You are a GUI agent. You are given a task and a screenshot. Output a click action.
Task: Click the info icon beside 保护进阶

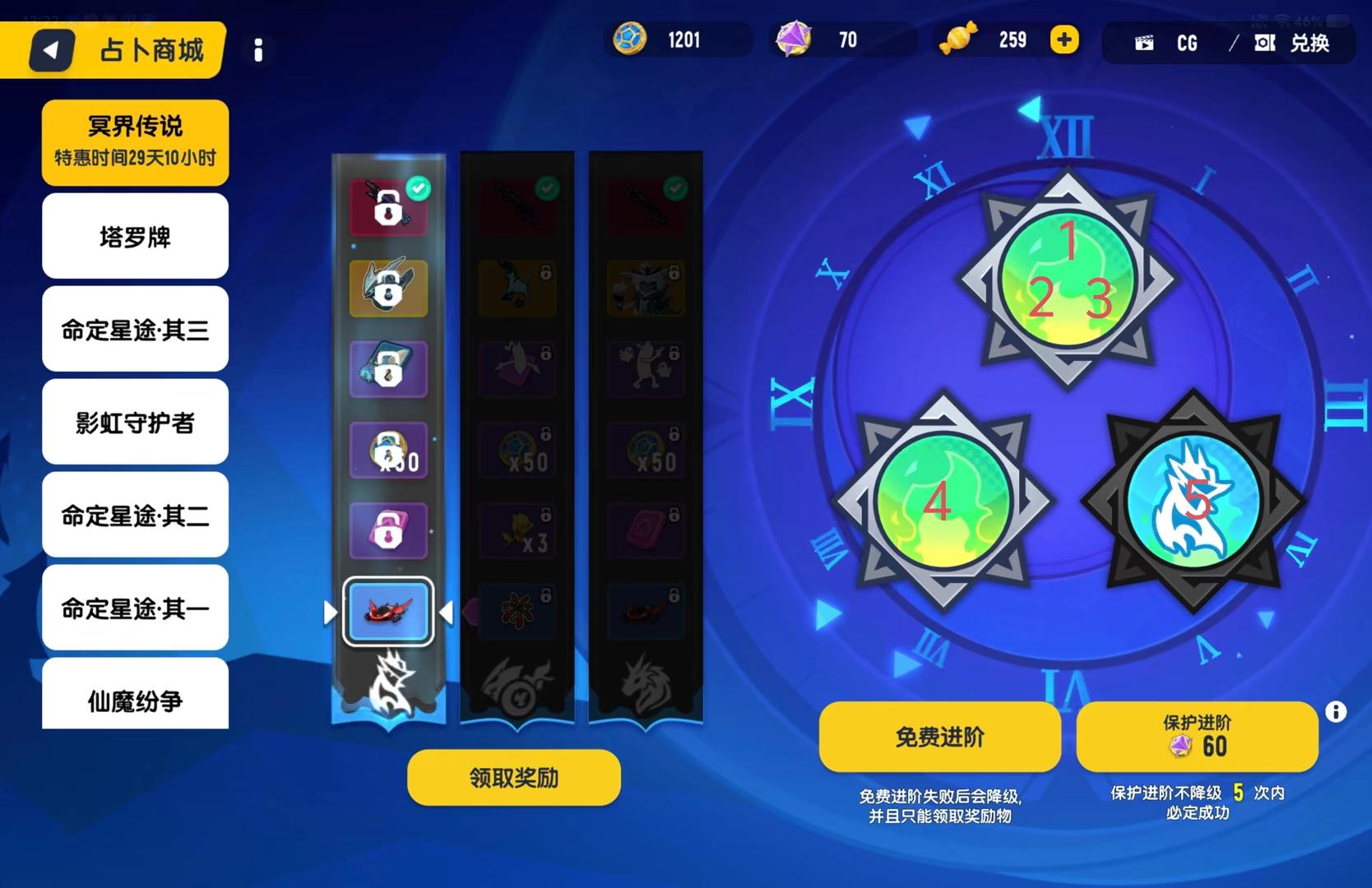click(1335, 710)
